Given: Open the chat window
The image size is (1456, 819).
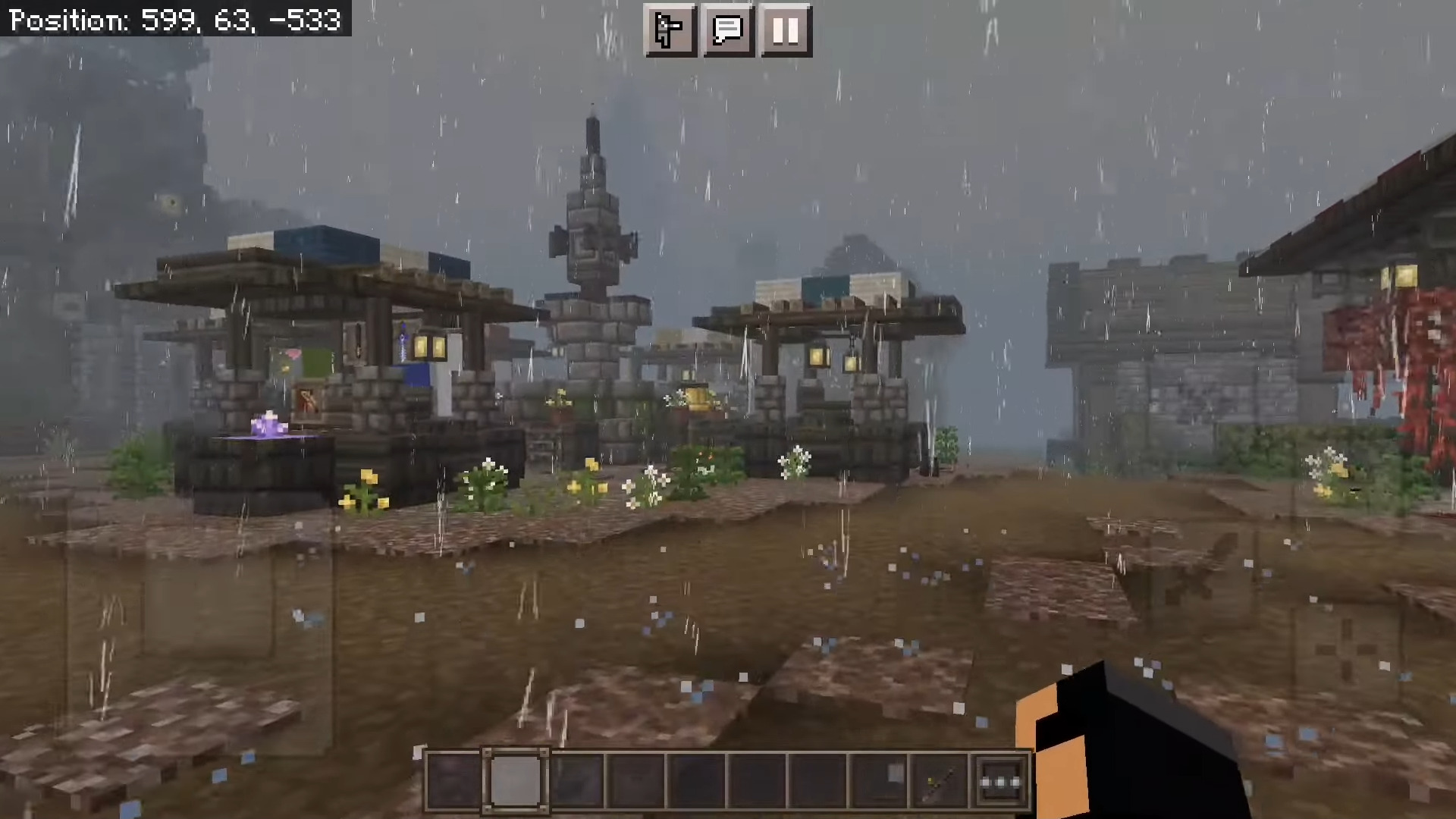Looking at the screenshot, I should click(728, 30).
